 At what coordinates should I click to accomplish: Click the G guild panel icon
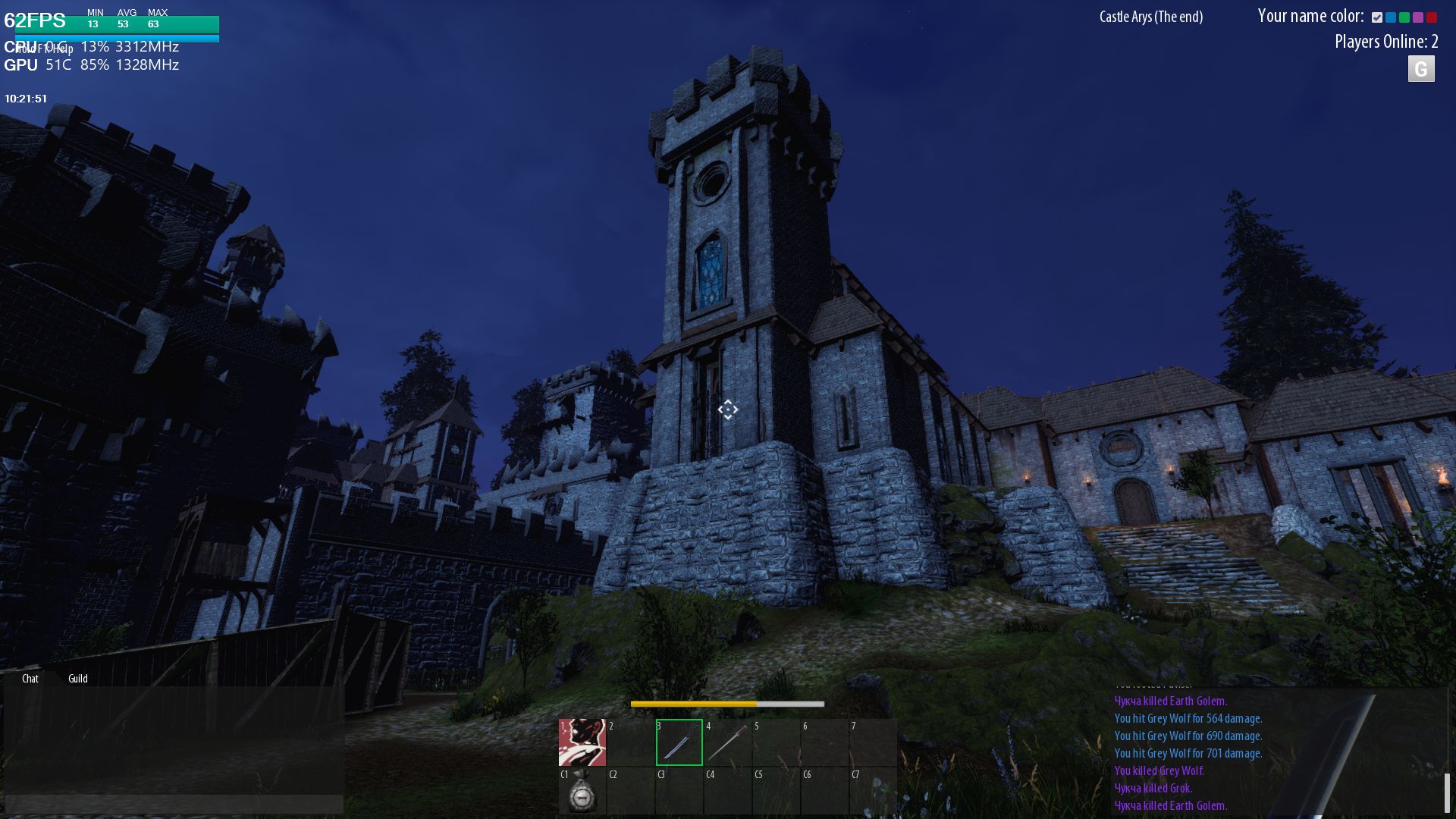(1421, 70)
